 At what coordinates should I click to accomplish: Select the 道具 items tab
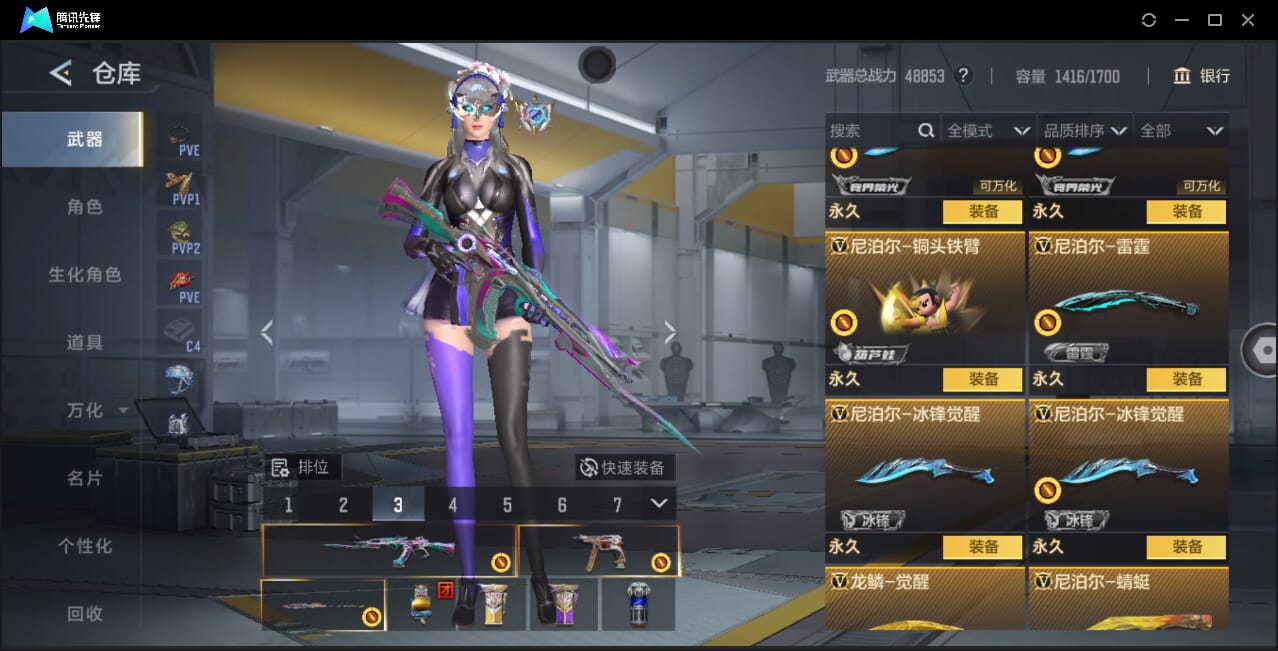[x=85, y=343]
